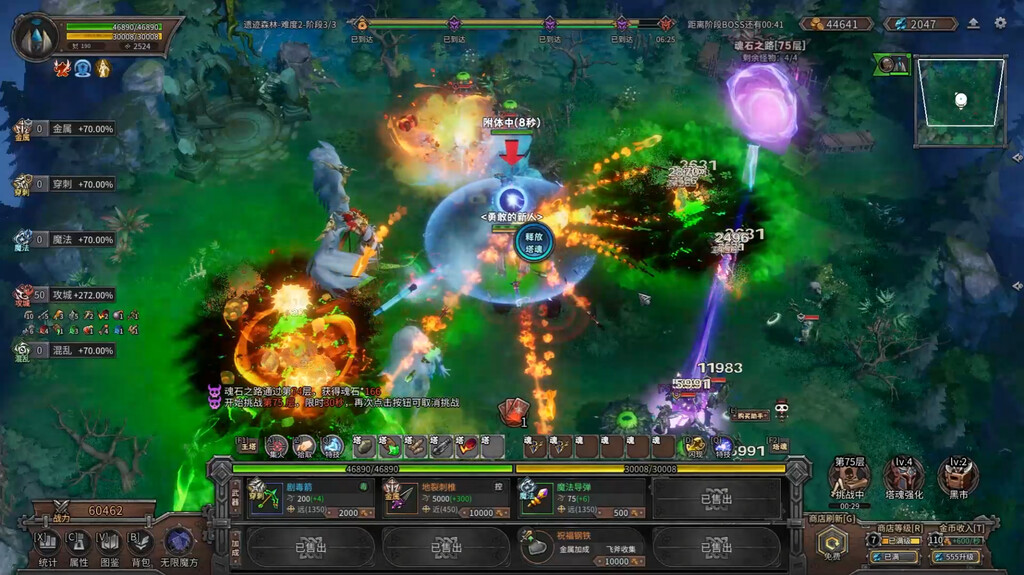Viewport: 1024px width, 575px height.
Task: Purchase the 祝福钢铁 bonus item
Action: pyautogui.click(x=583, y=547)
